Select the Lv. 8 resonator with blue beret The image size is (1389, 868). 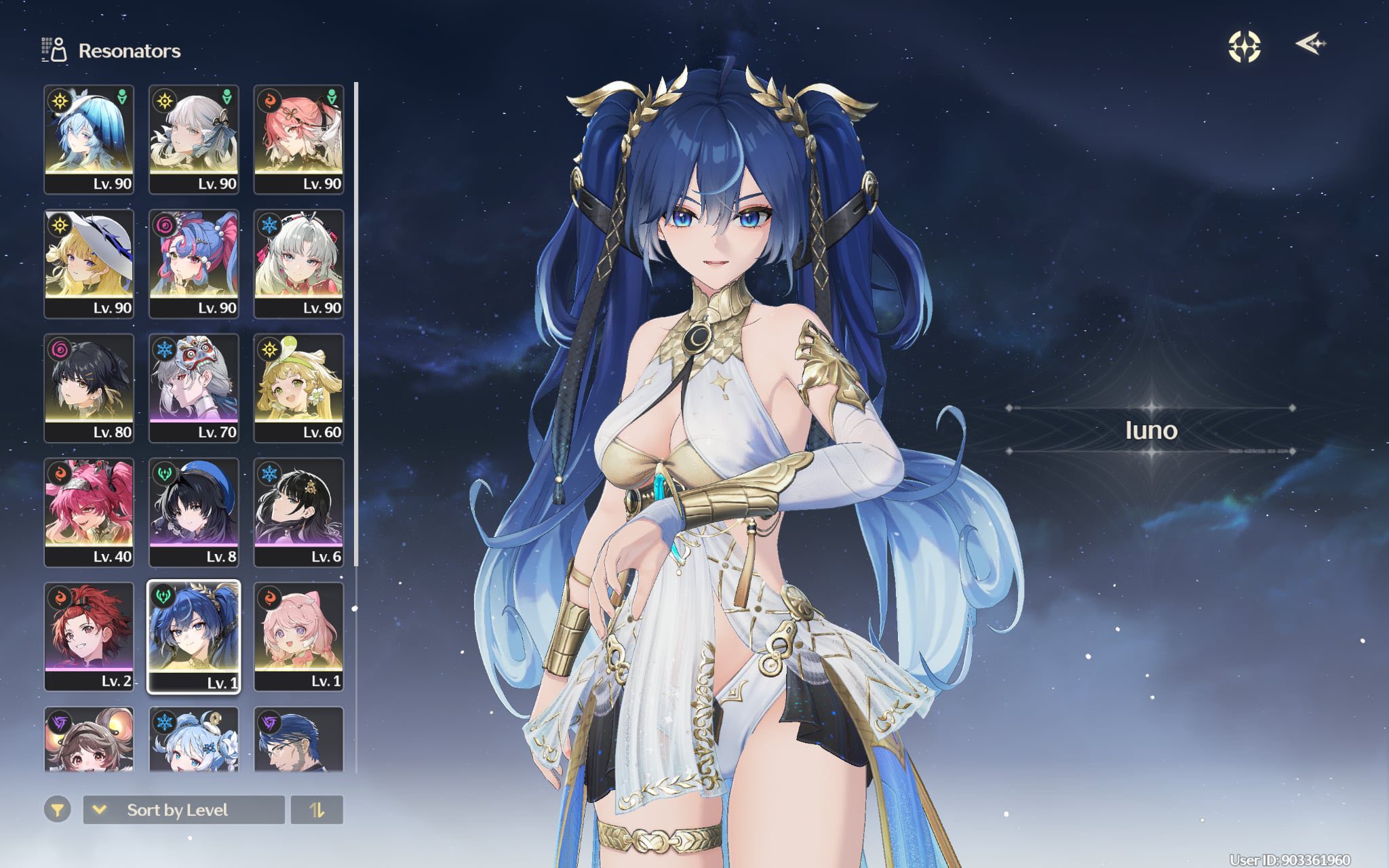tap(194, 512)
